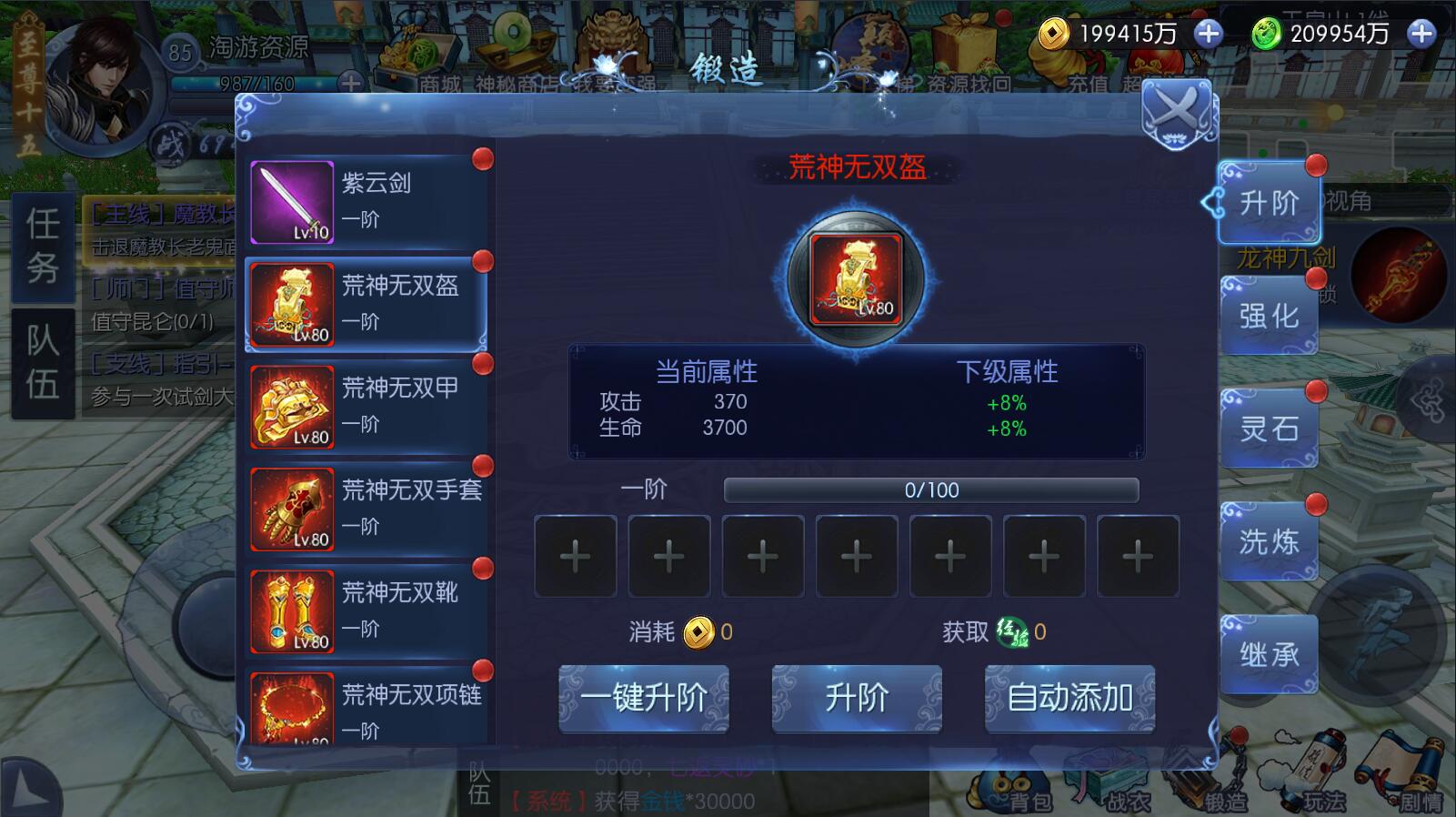Select the 洗炼 (refine) tab on right
This screenshot has height=817, width=1456.
[1270, 540]
